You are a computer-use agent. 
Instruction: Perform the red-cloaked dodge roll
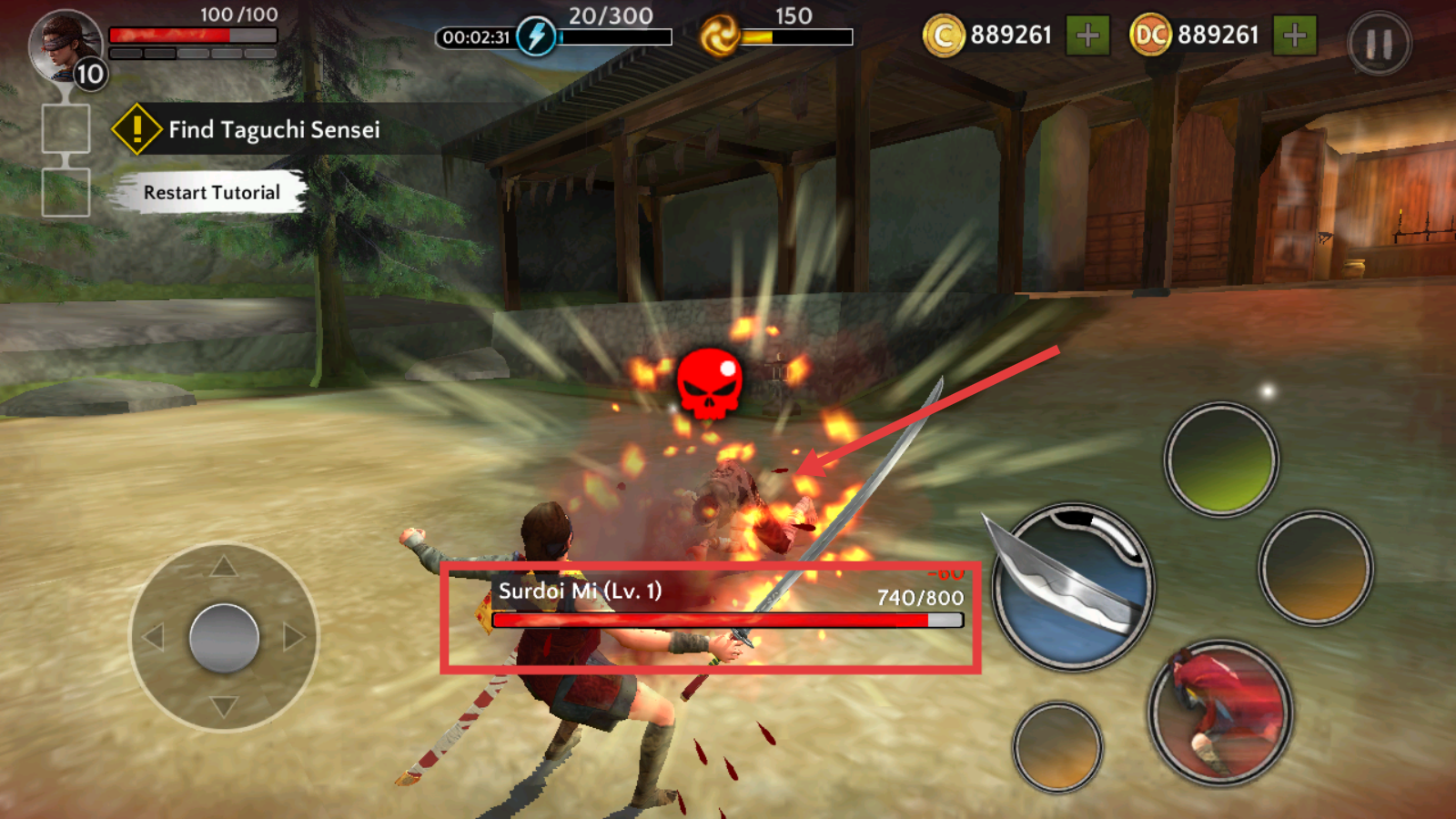pos(1220,713)
